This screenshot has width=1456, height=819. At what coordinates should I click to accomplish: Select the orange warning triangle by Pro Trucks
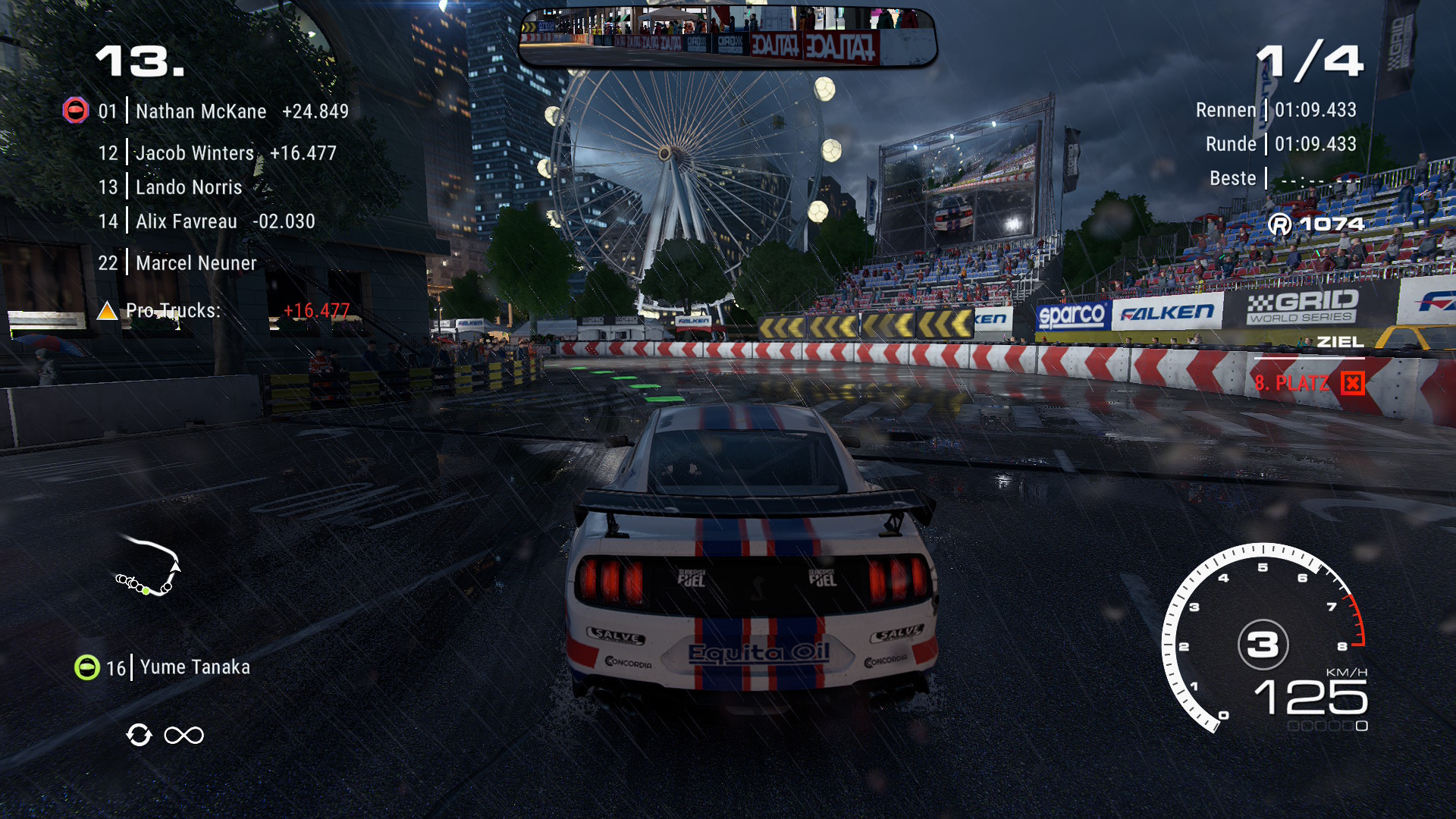[107, 310]
